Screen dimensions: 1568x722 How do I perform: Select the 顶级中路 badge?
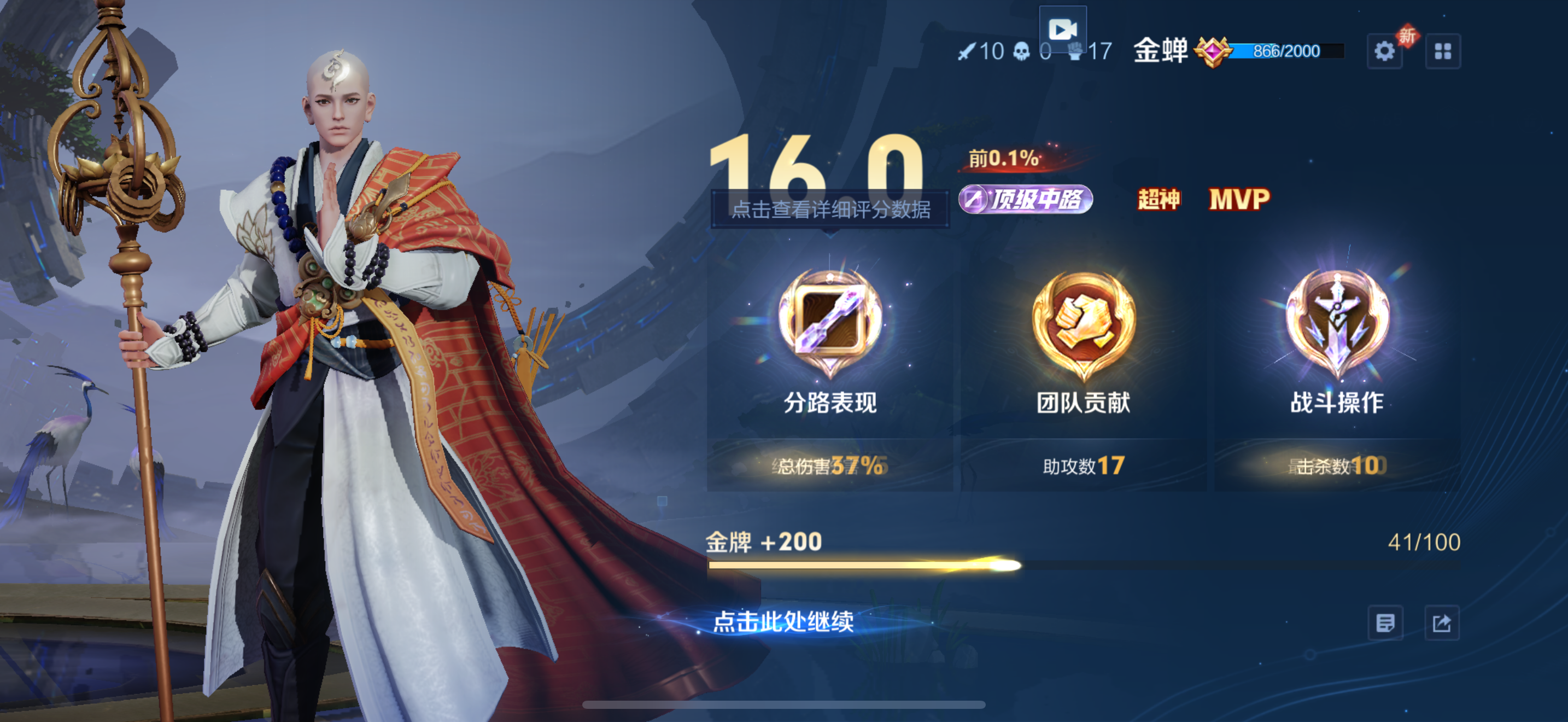pos(1026,199)
